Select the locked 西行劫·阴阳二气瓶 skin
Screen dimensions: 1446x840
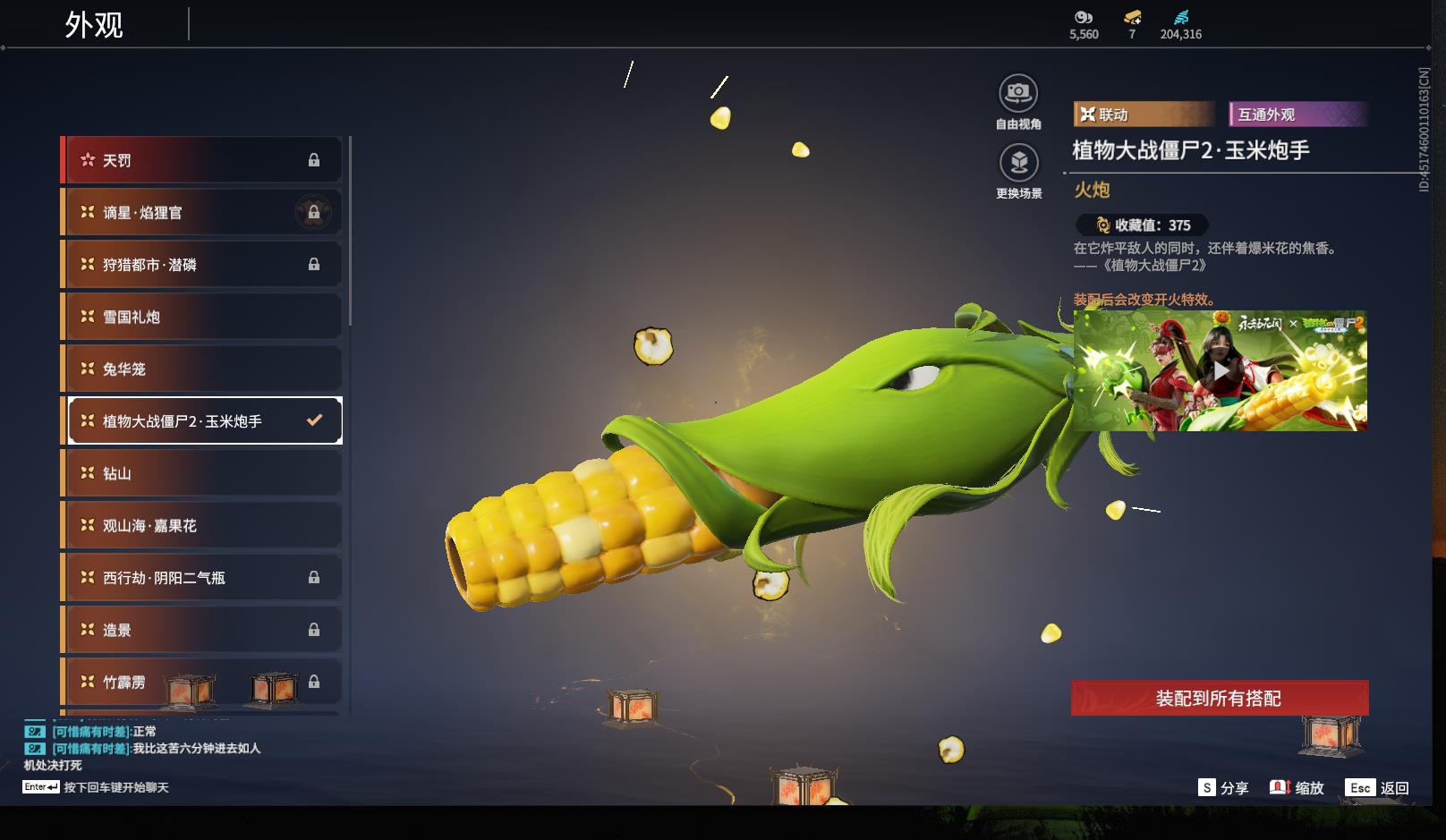click(203, 578)
